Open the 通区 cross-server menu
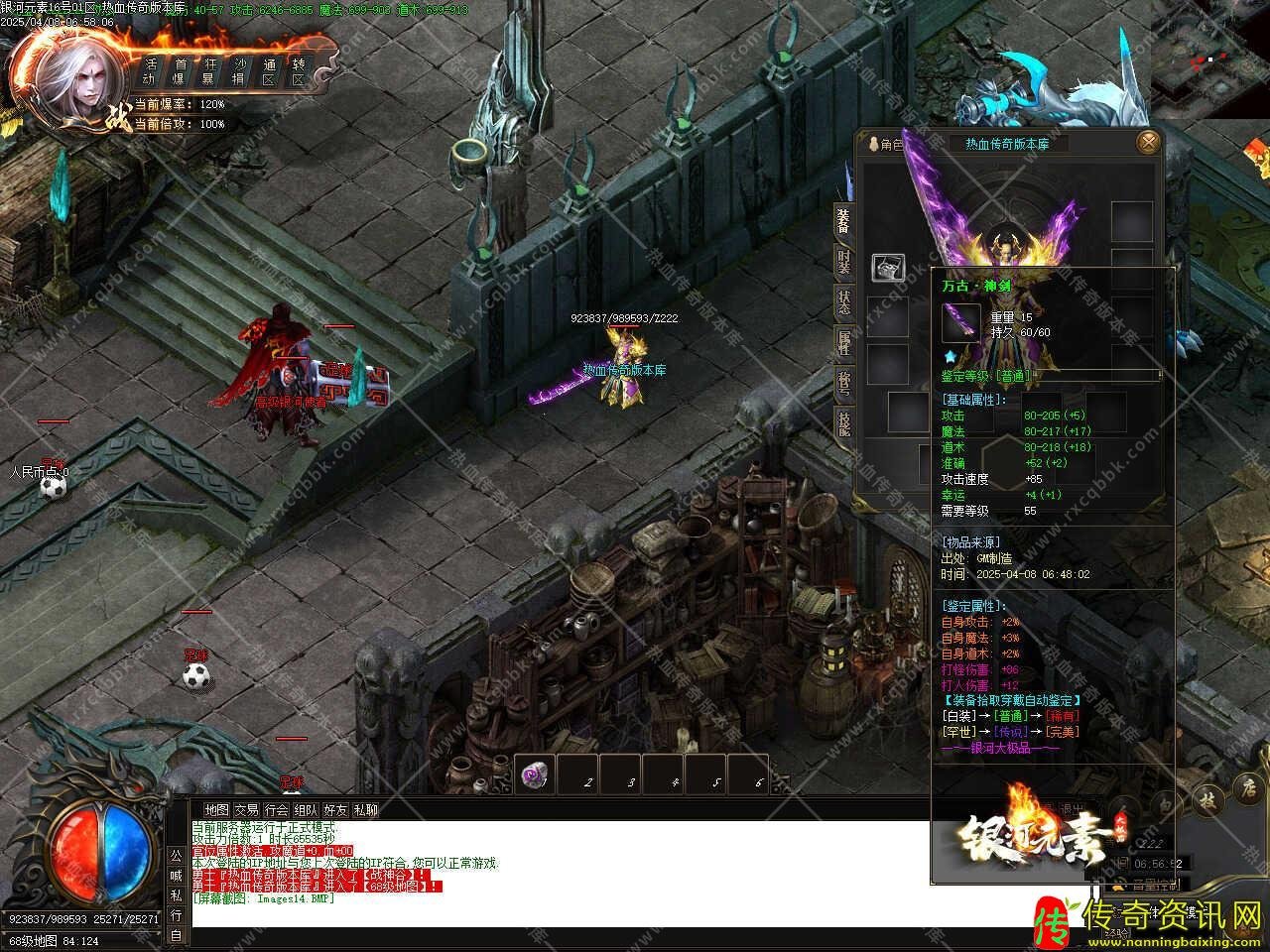 click(268, 70)
